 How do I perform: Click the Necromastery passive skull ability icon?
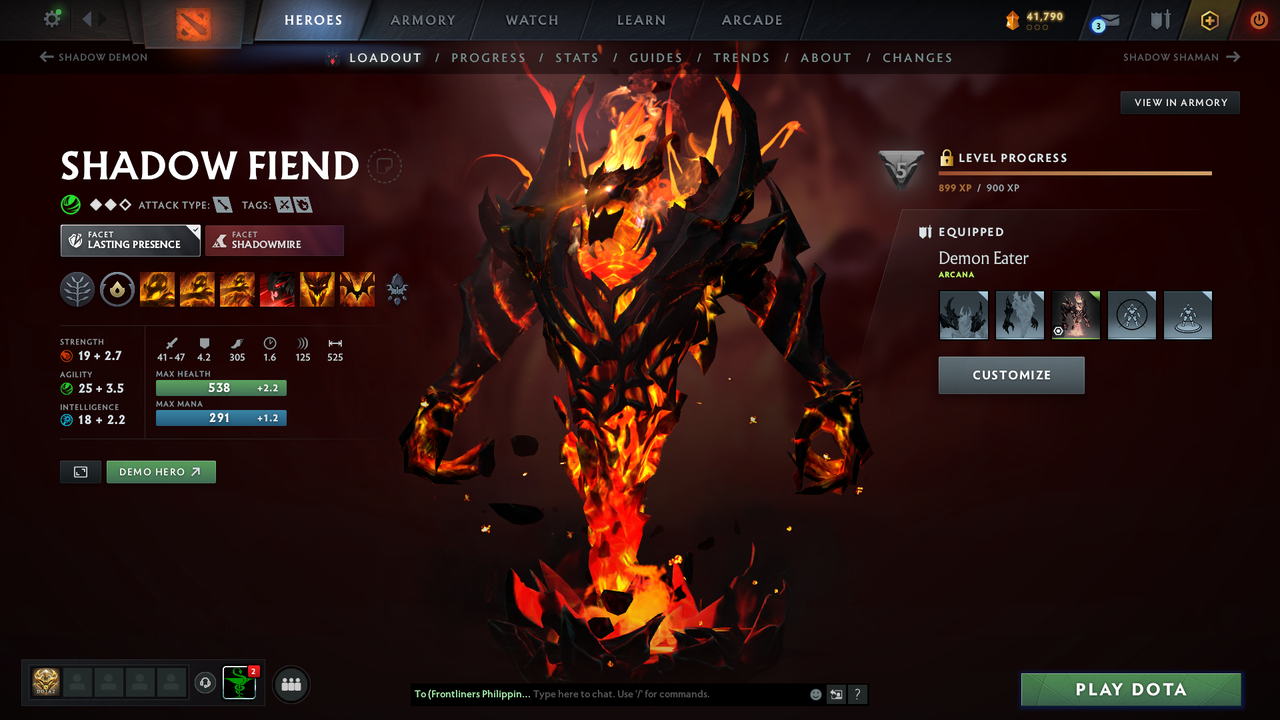277,288
